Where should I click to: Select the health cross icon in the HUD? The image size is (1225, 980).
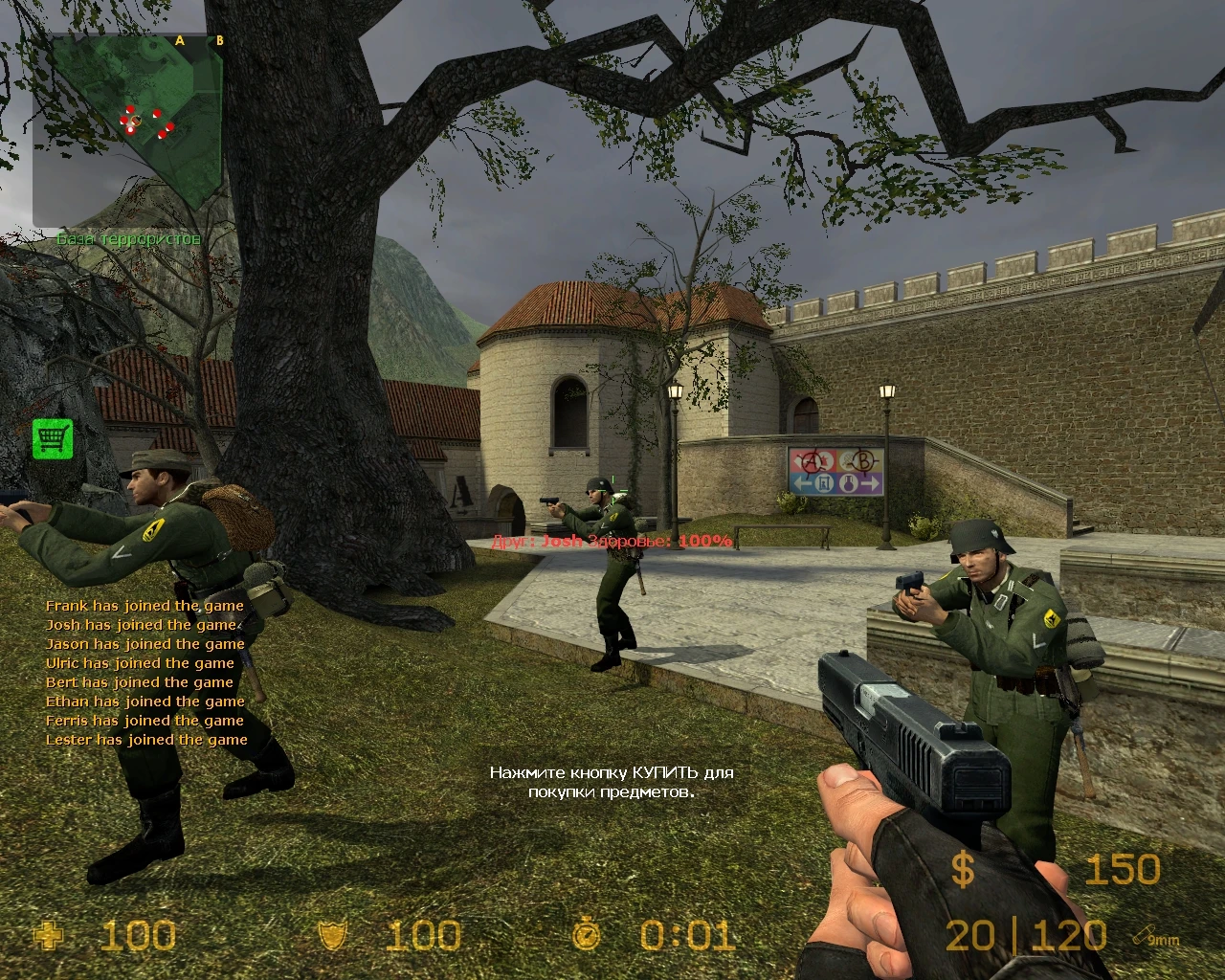[50, 935]
